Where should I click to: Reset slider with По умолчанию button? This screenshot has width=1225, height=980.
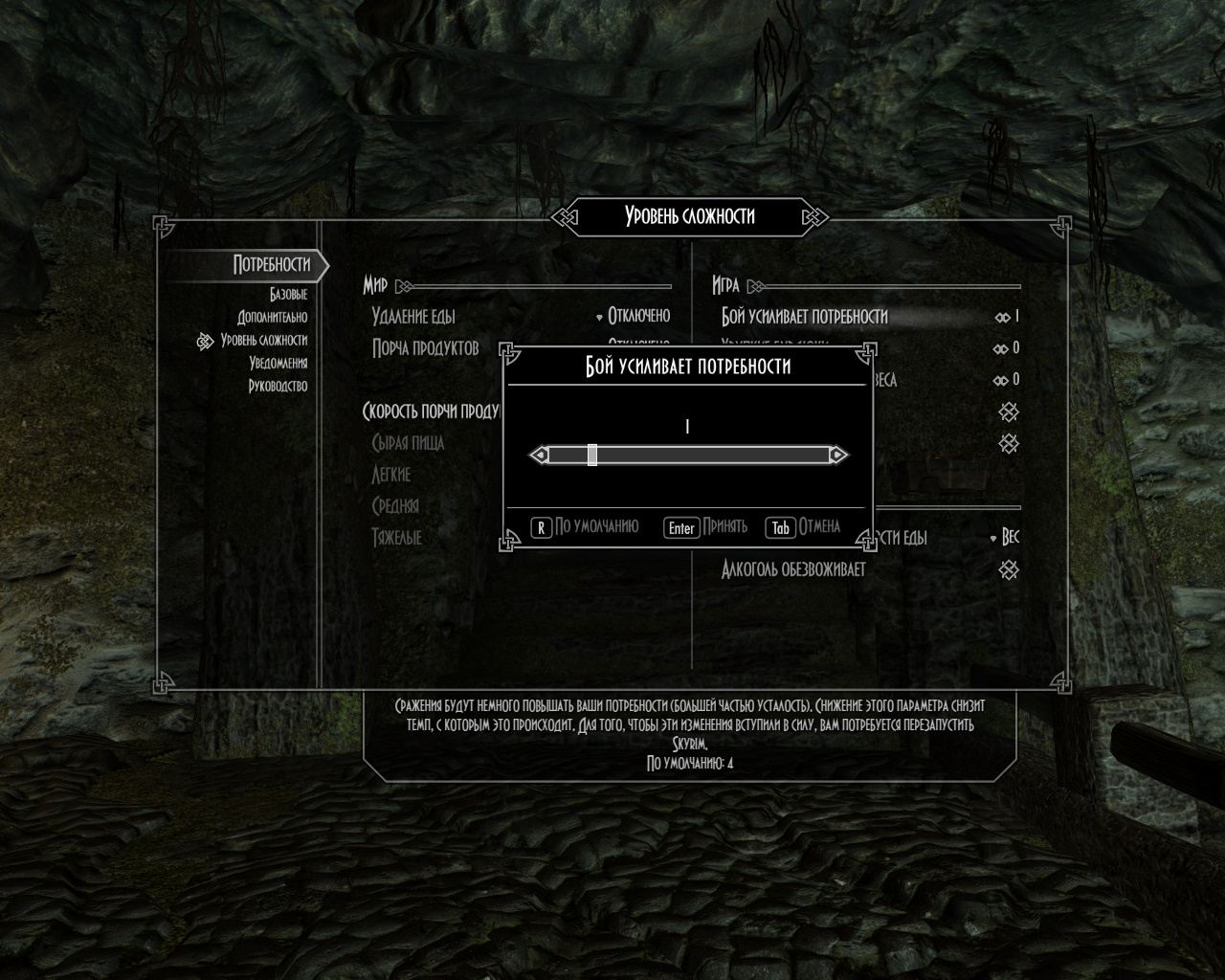(585, 527)
